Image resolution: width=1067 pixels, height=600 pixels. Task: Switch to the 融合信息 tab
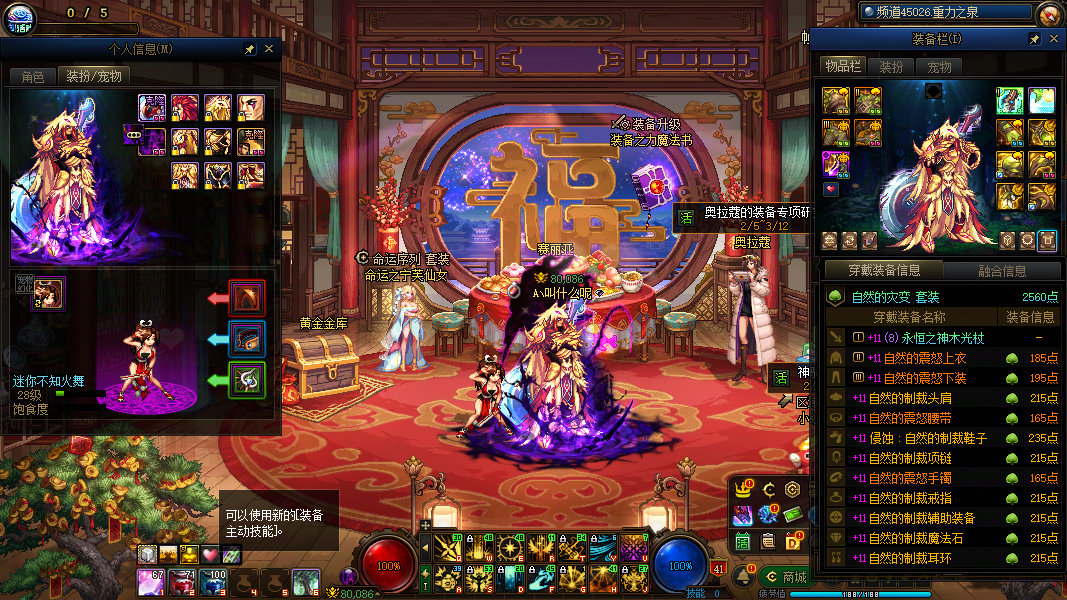(1001, 270)
